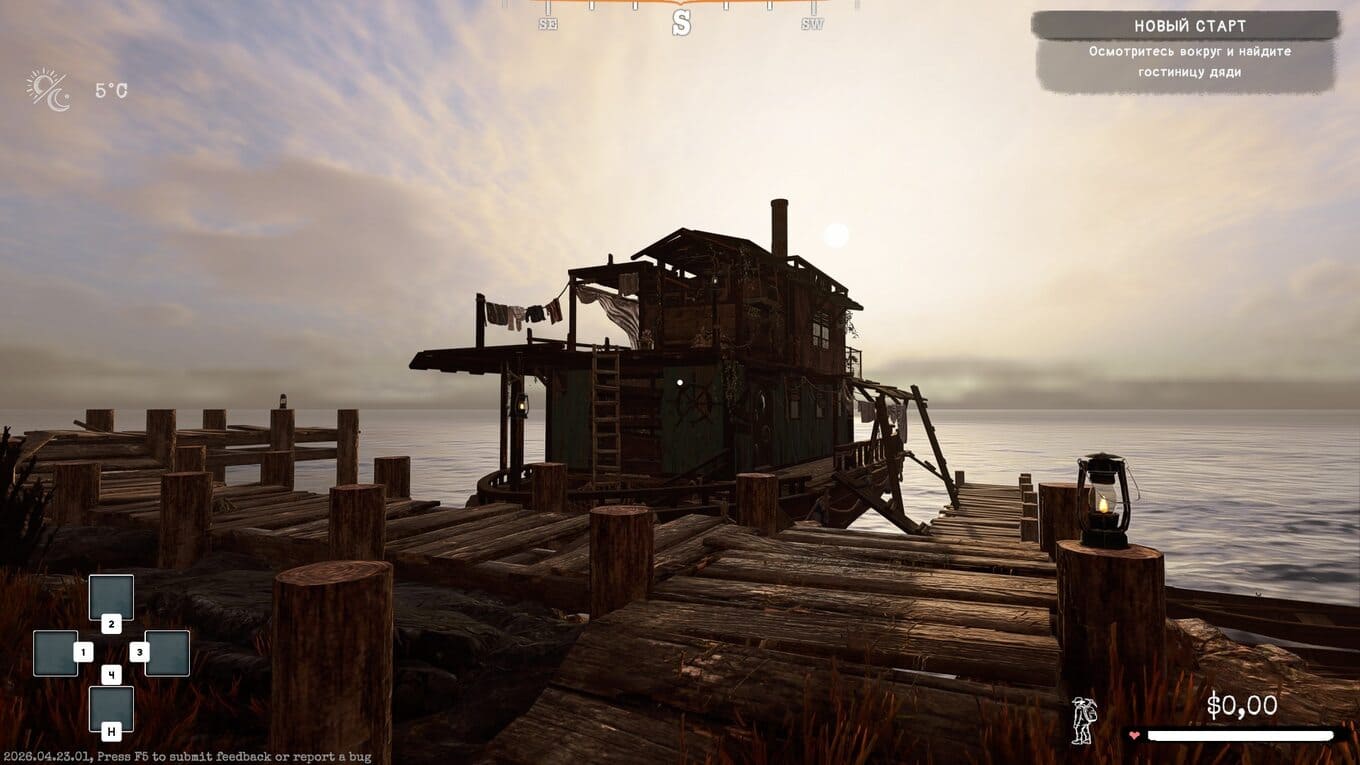Image resolution: width=1360 pixels, height=765 pixels.
Task: Select the quick slot labeled 2
Action: coord(111,598)
